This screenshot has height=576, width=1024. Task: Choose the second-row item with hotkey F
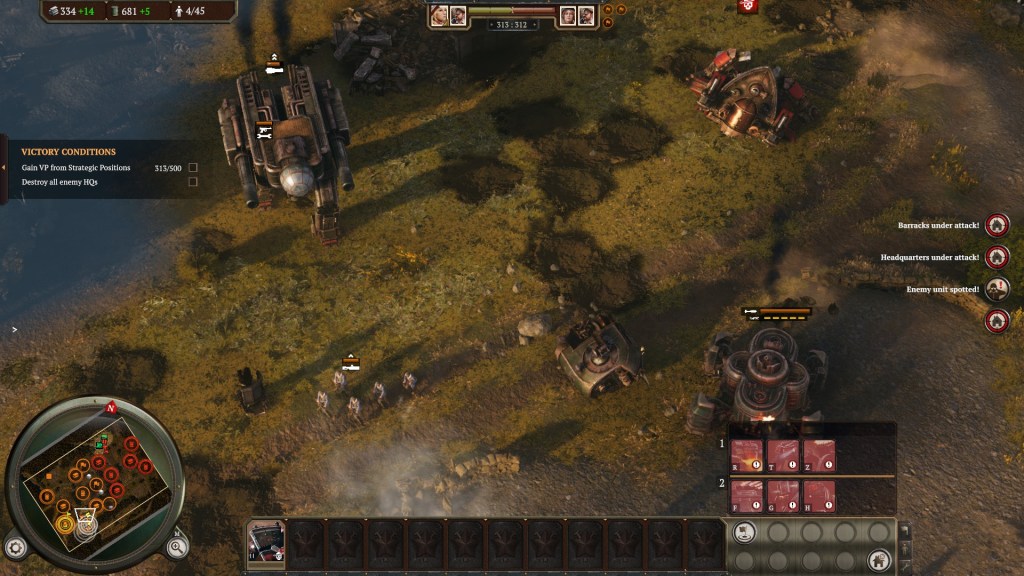[747, 495]
